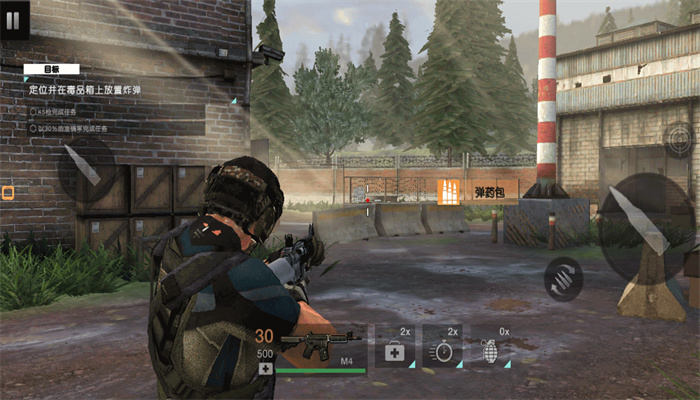The height and width of the screenshot is (400, 700).
Task: Select the M4 rifle weapon slot
Action: point(320,348)
